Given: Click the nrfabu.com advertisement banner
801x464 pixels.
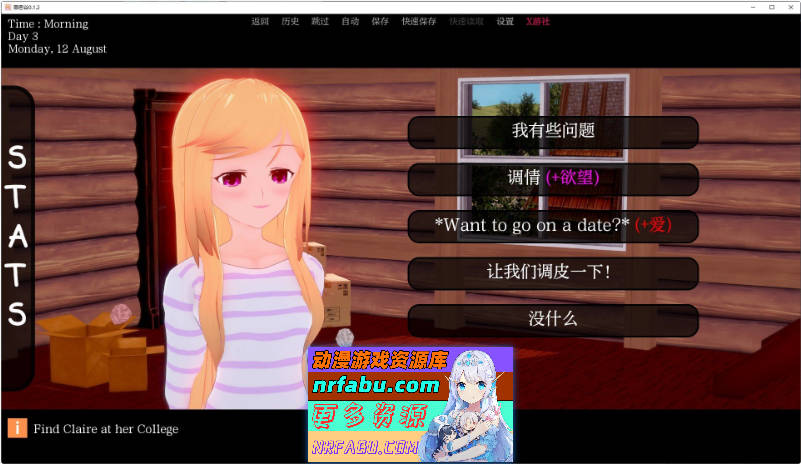Looking at the screenshot, I should pyautogui.click(x=409, y=403).
